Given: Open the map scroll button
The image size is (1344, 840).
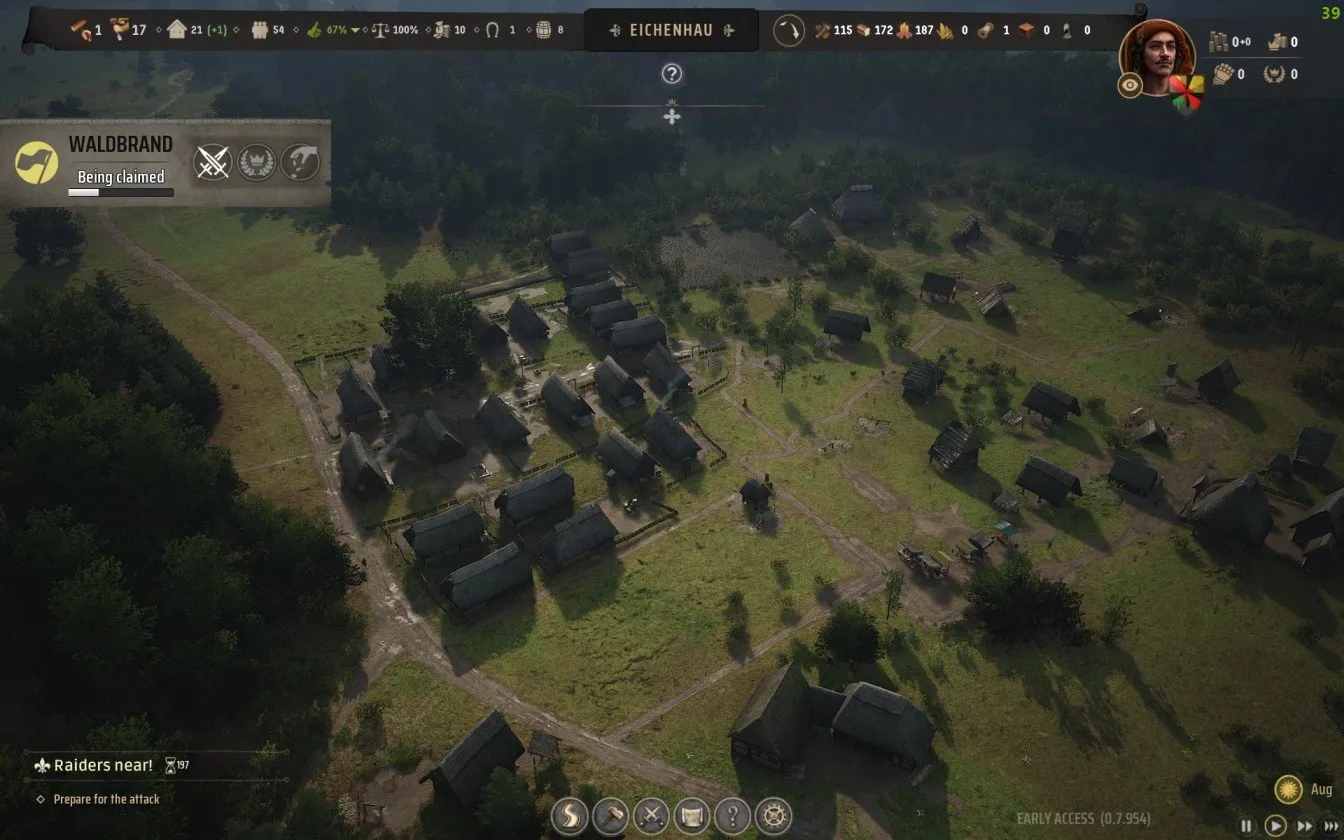Looking at the screenshot, I should tap(692, 816).
